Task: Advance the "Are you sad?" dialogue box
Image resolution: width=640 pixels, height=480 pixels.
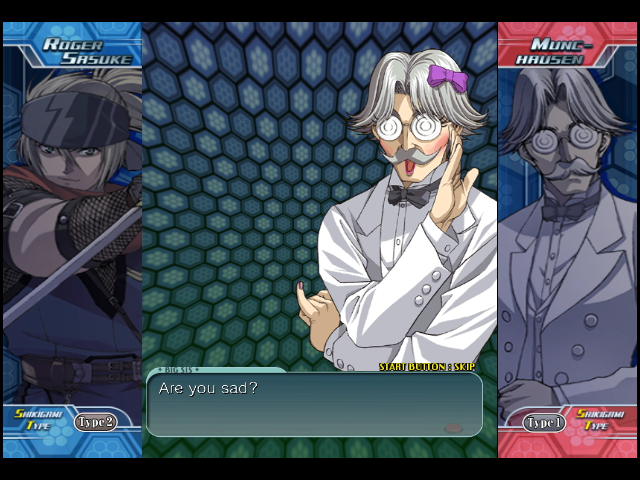Action: click(x=314, y=404)
